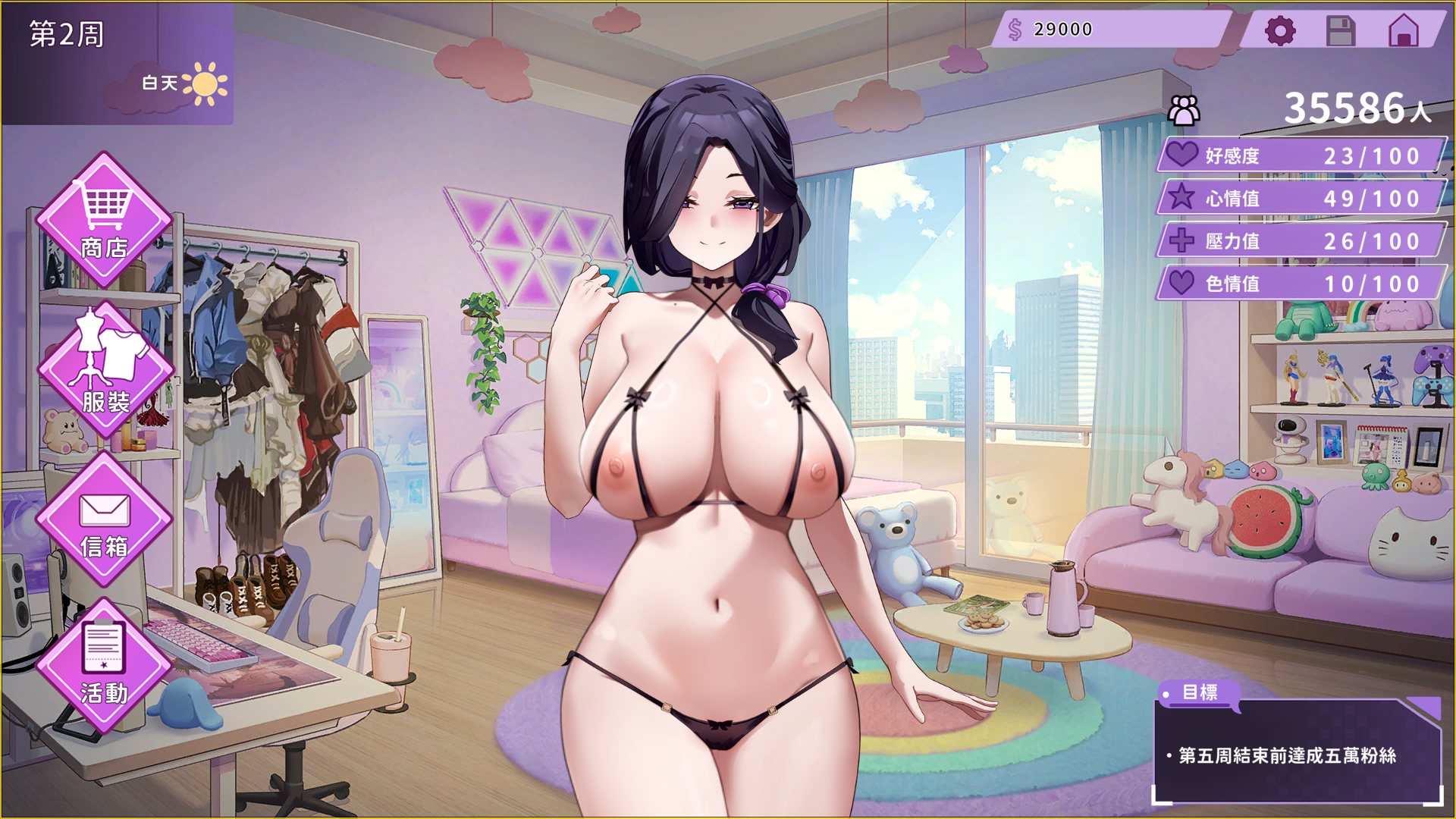Open the 活動 activity menu

(x=104, y=666)
